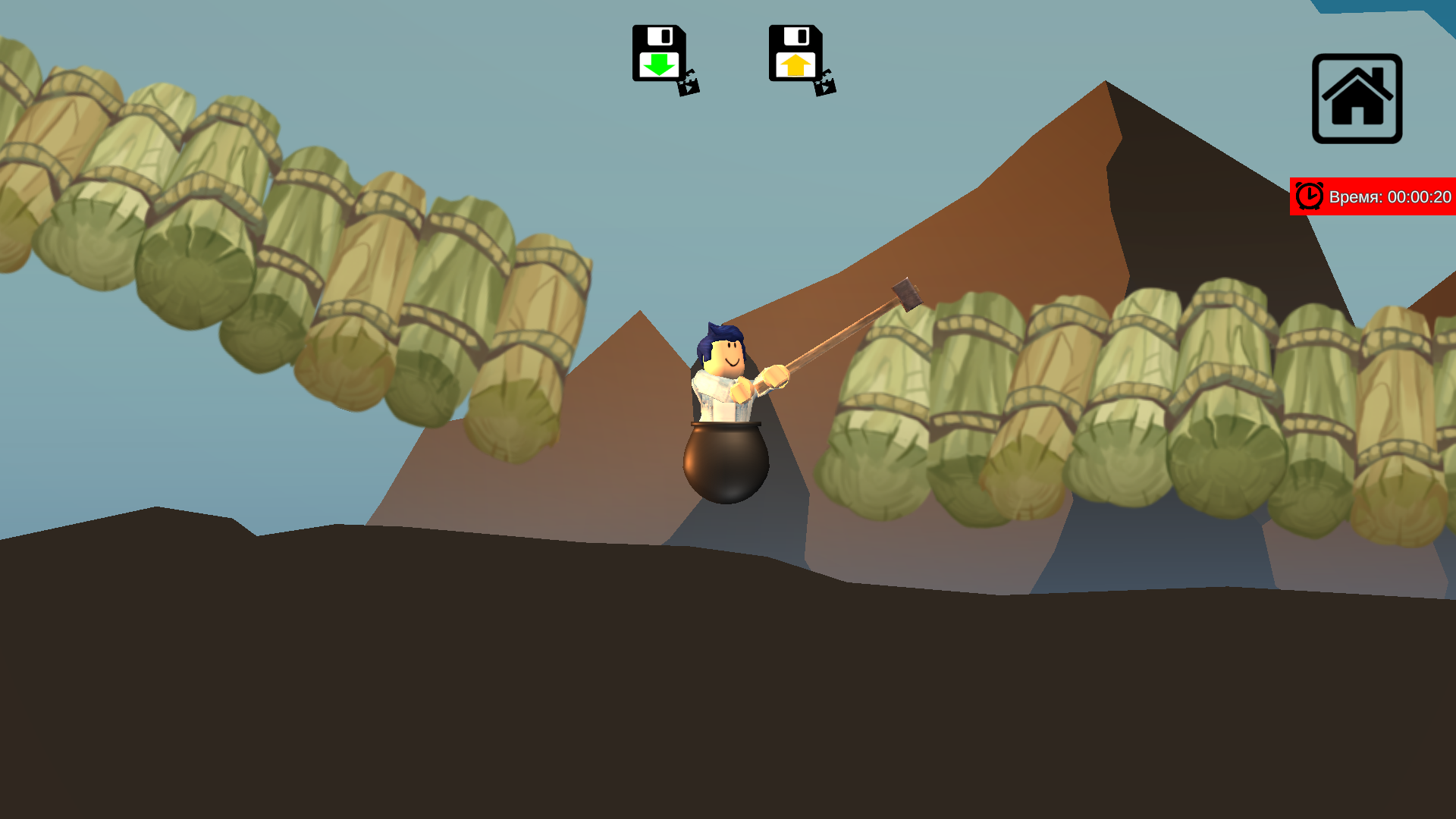Click the load floppy disk with yellow arrow
1456x819 pixels.
(x=795, y=53)
